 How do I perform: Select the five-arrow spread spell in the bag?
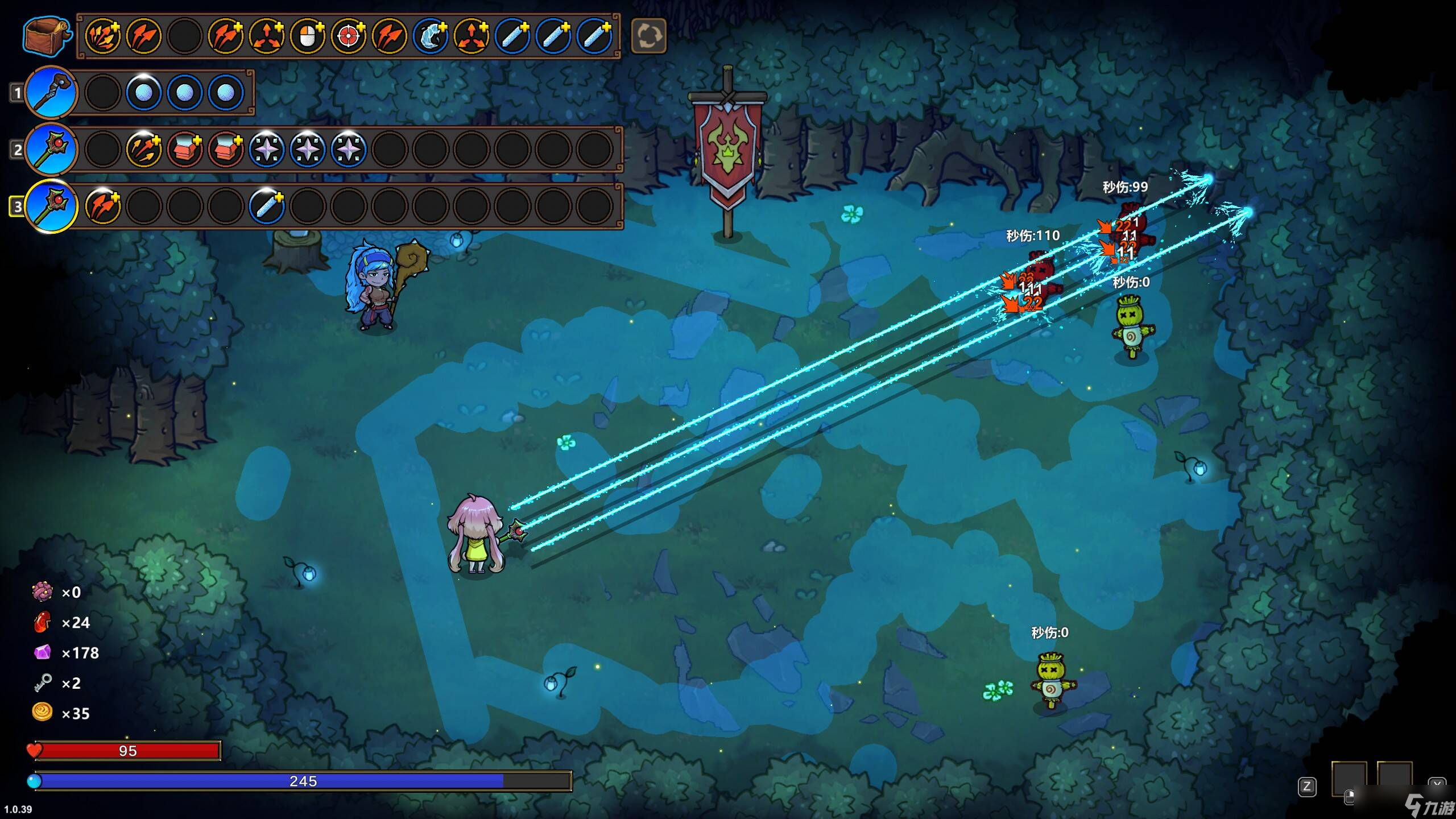click(x=103, y=36)
